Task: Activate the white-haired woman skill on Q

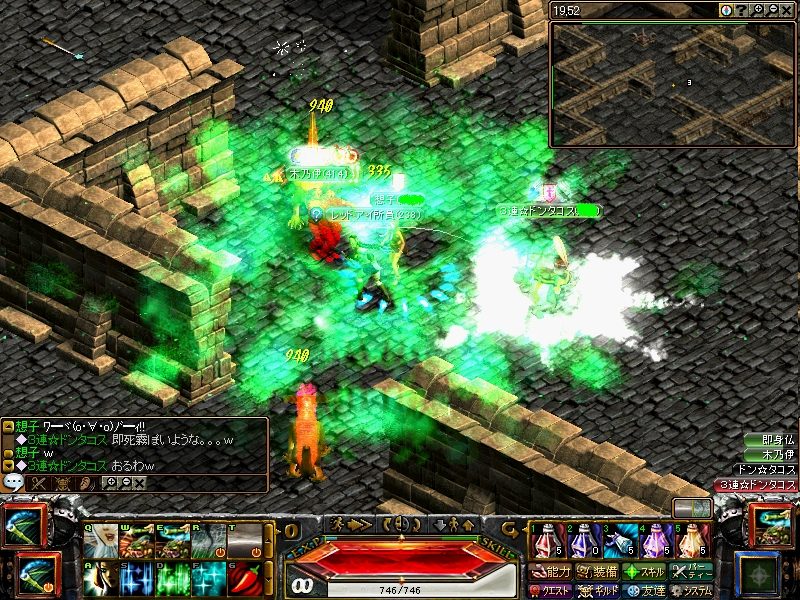Action: pos(102,541)
